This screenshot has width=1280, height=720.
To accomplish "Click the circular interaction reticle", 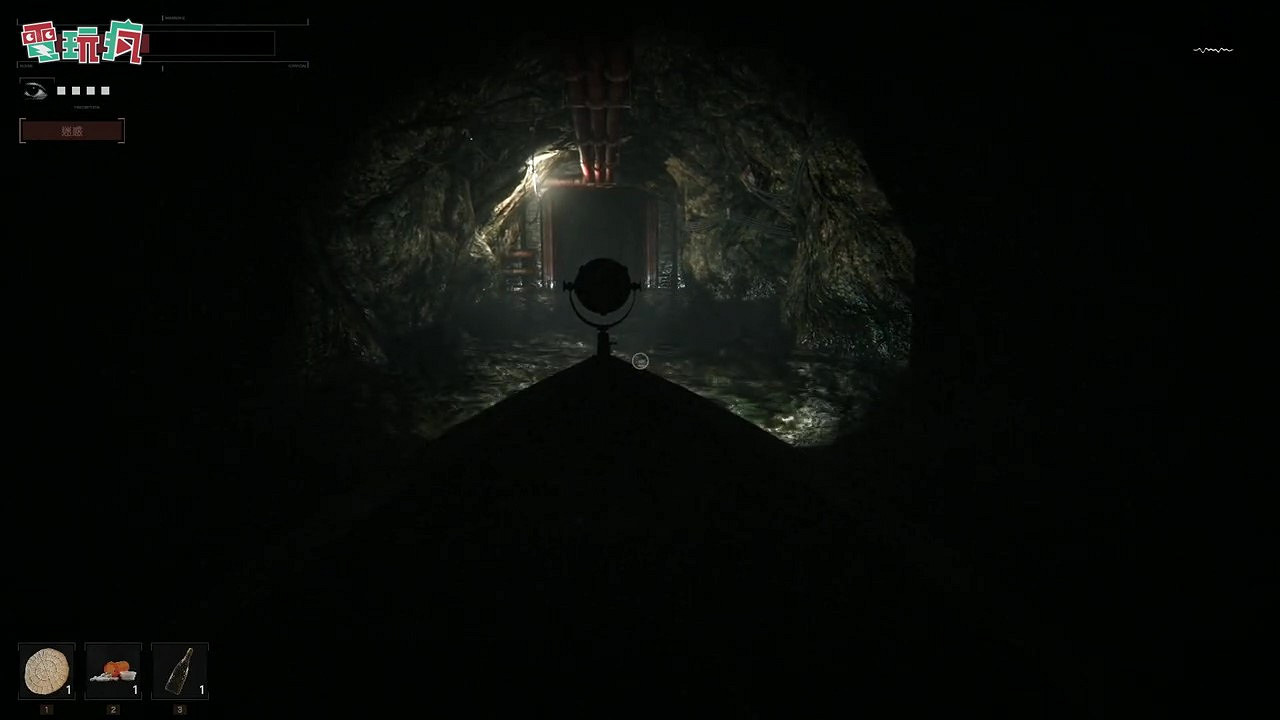I will (x=640, y=361).
